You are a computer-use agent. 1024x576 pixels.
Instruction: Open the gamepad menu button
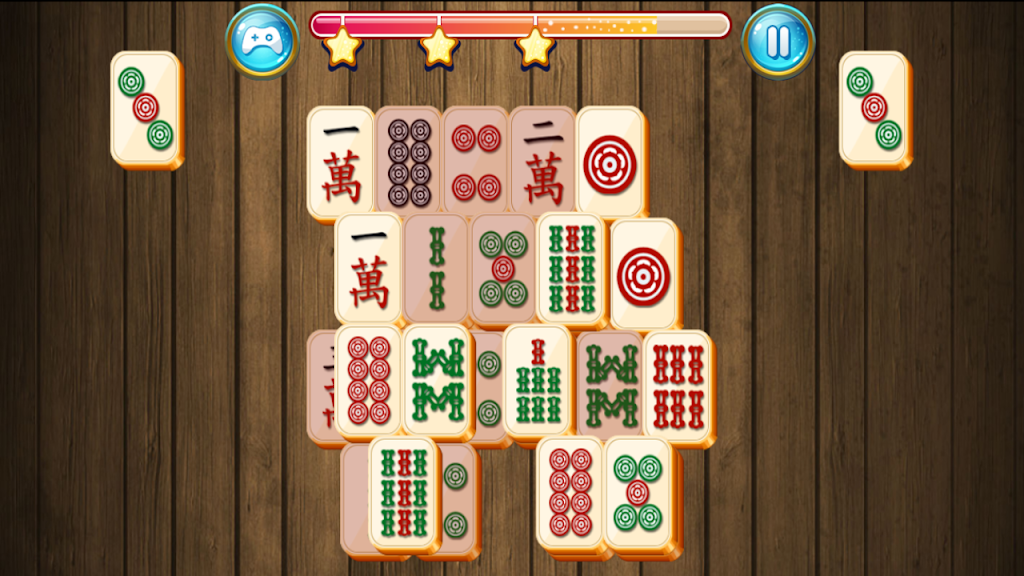pyautogui.click(x=261, y=41)
